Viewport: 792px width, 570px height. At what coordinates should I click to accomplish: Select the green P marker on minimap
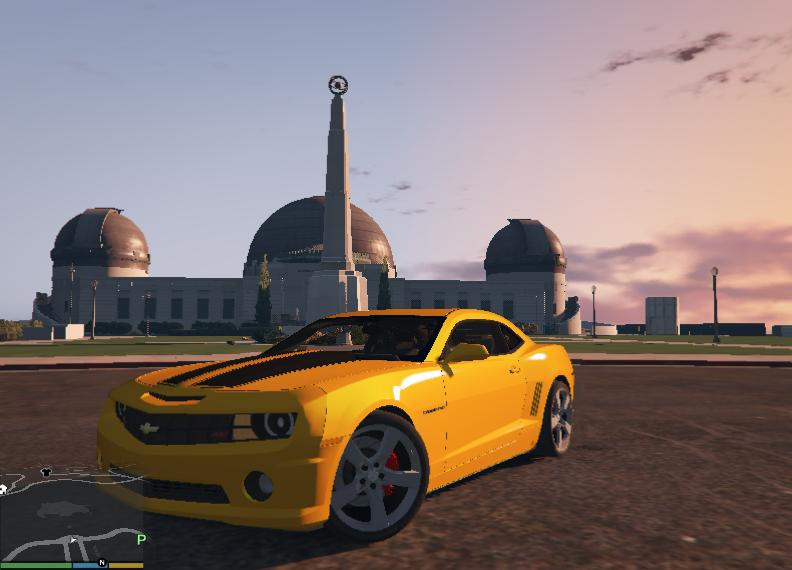(142, 540)
